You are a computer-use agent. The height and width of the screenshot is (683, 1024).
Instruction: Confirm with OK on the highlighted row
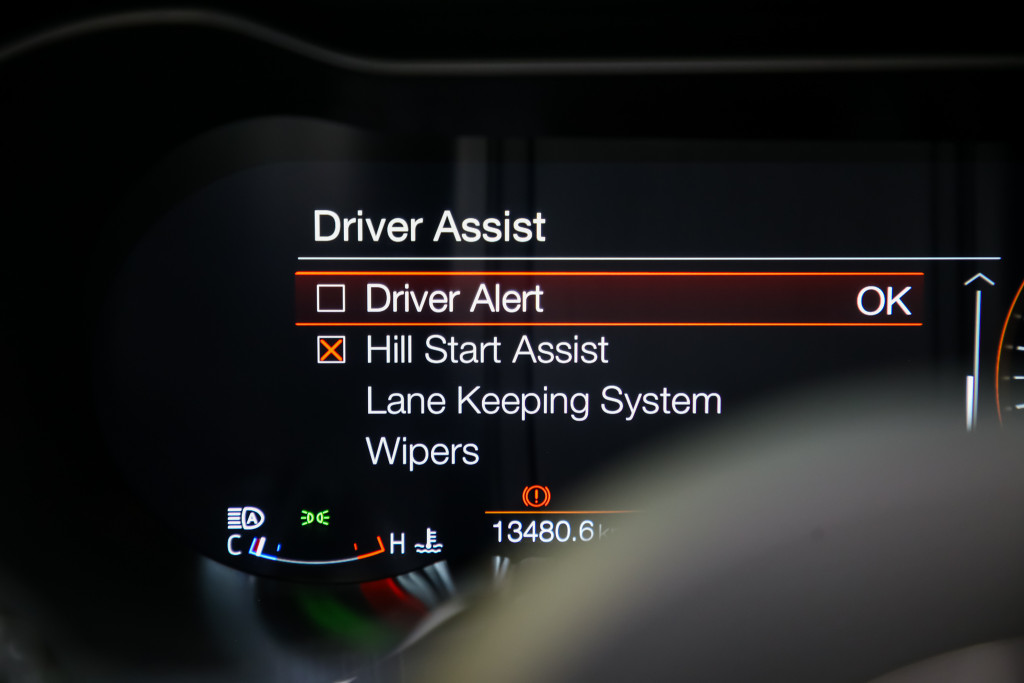(x=883, y=301)
